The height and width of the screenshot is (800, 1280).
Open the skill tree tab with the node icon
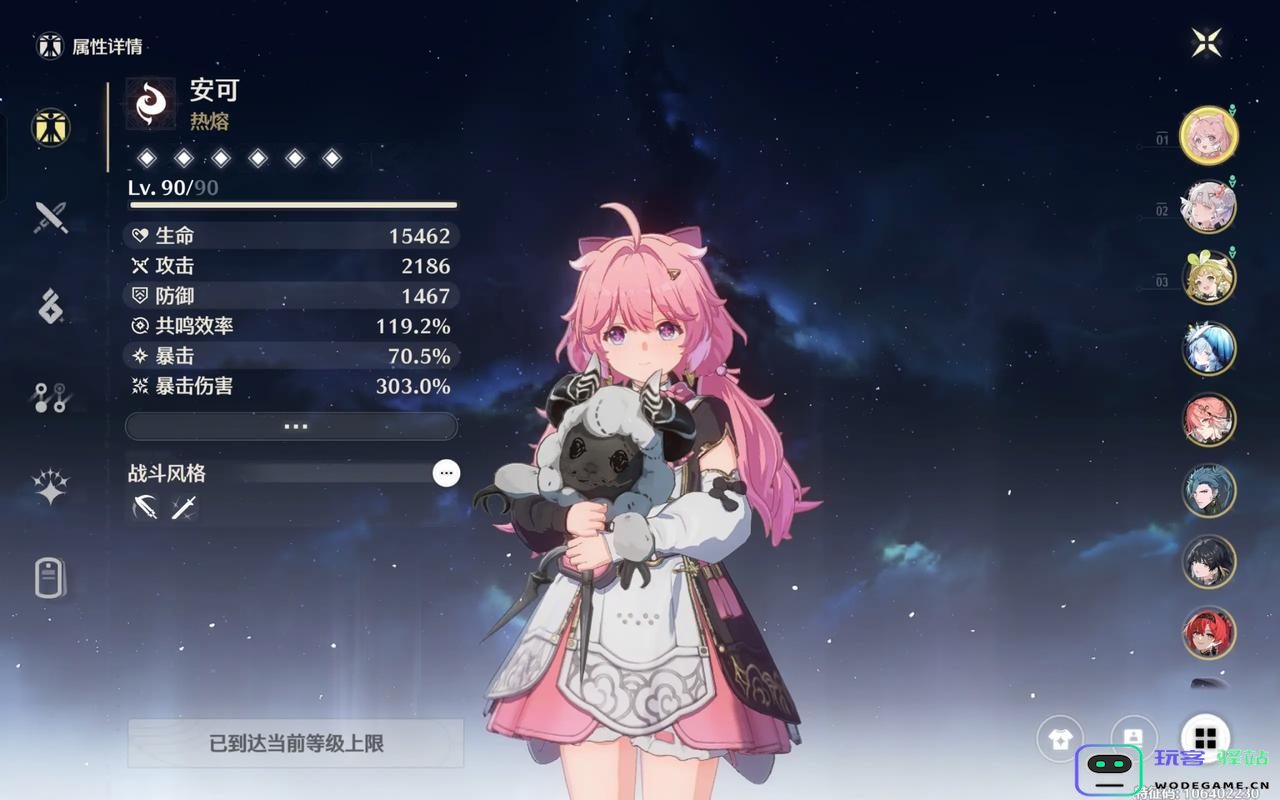50,397
